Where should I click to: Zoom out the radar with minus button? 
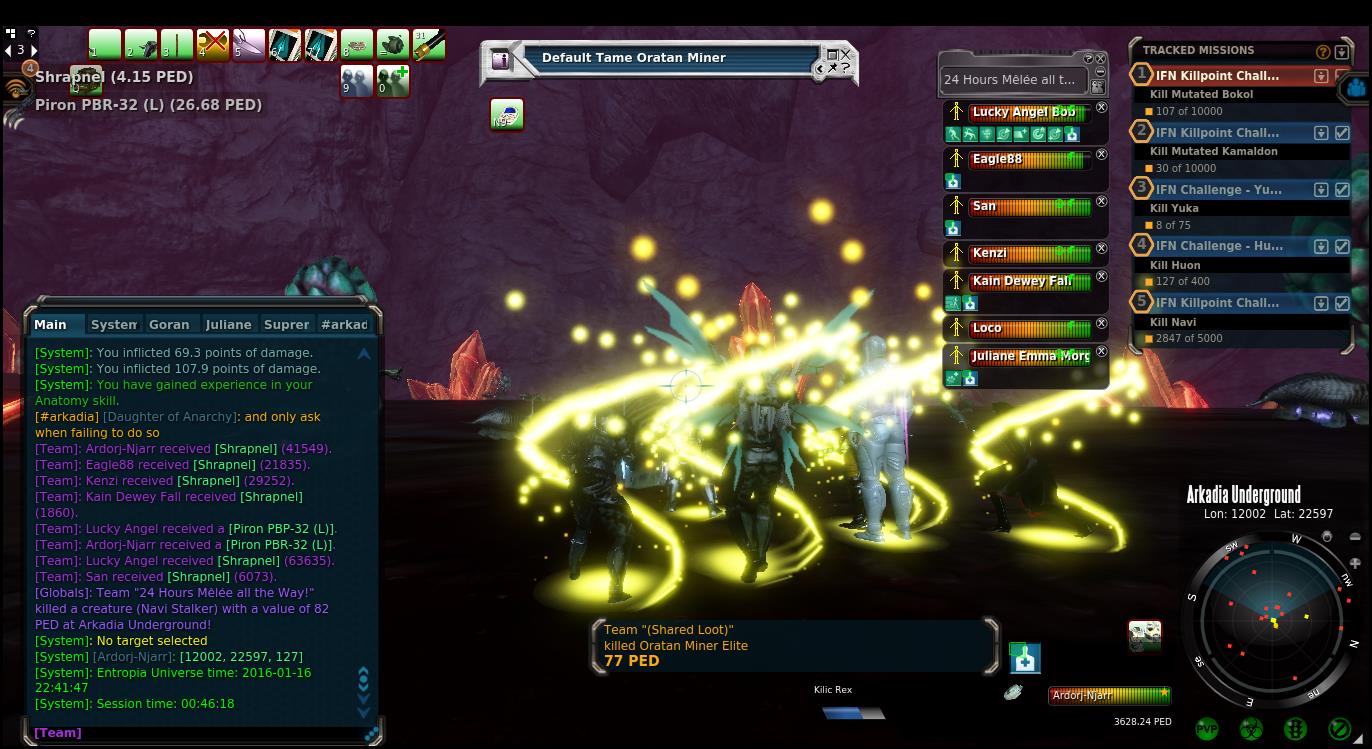tap(1355, 538)
